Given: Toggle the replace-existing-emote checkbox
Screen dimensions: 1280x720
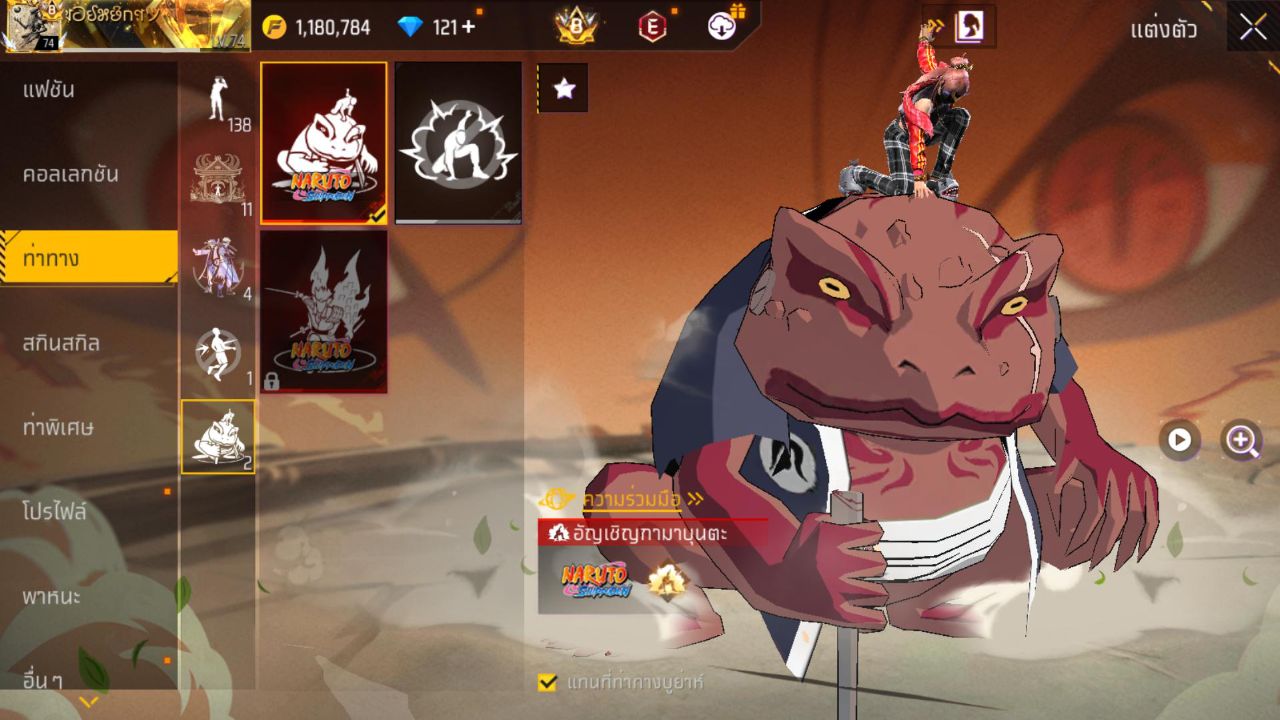Looking at the screenshot, I should point(547,682).
